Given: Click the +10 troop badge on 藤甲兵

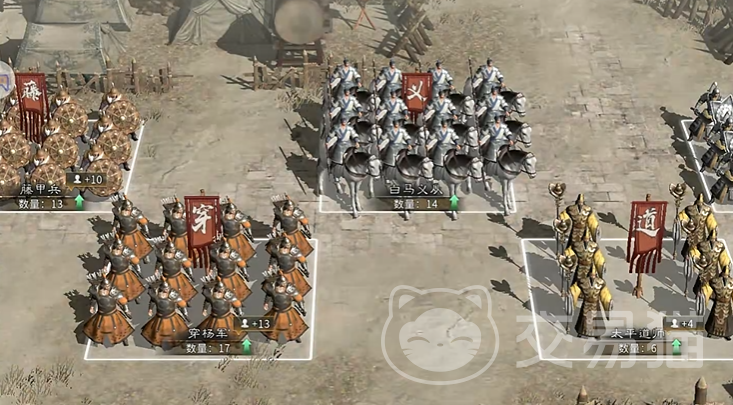Looking at the screenshot, I should click(x=88, y=179).
